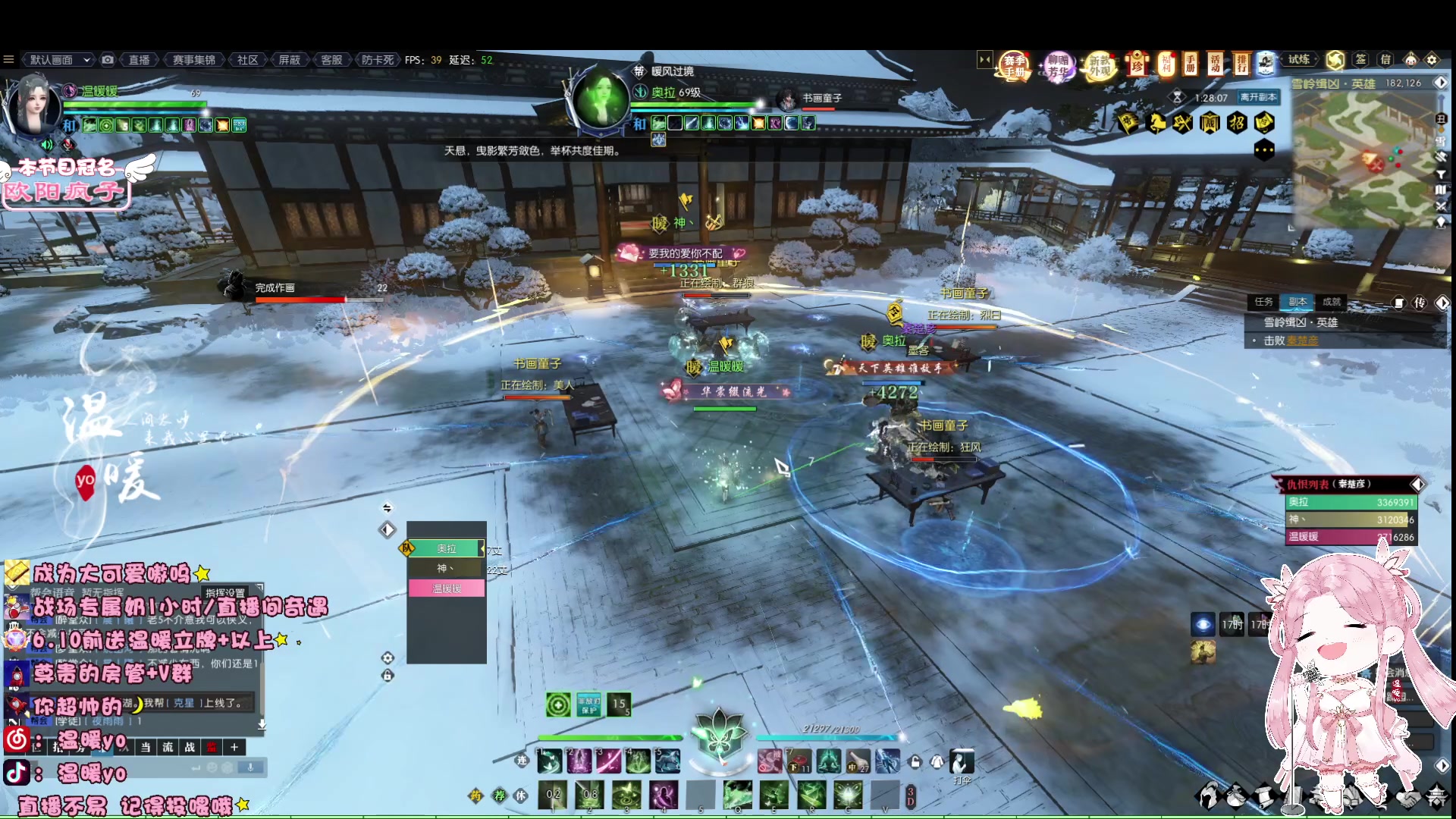The image size is (1456, 819).
Task: Open the 客服 customer service button
Action: click(x=331, y=60)
